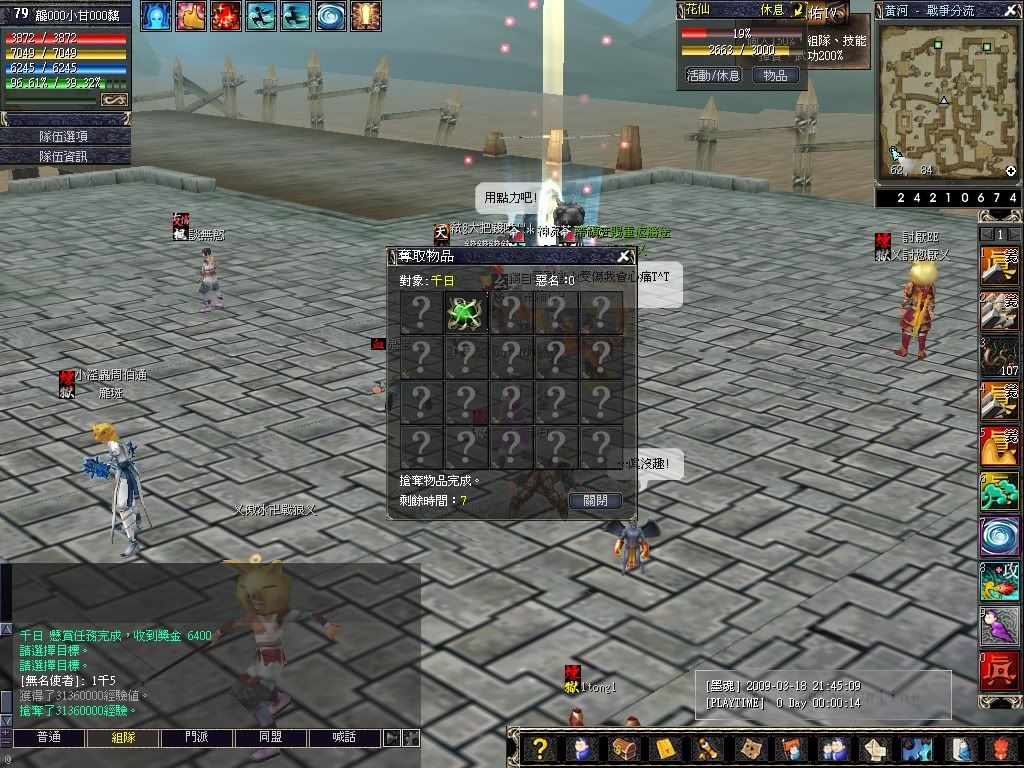Close the minimap panel with X
The width and height of the screenshot is (1024, 768).
1012,9
